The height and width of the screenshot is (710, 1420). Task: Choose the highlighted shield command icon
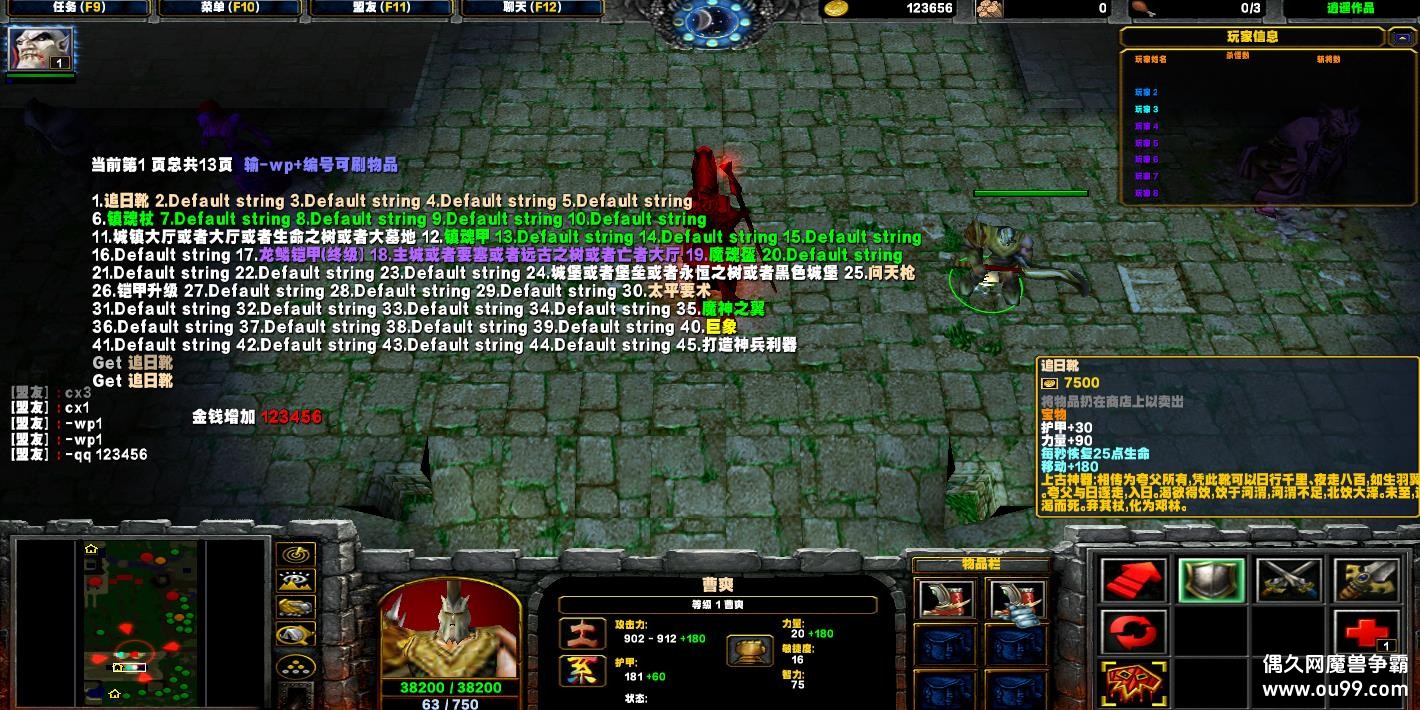[x=1211, y=580]
